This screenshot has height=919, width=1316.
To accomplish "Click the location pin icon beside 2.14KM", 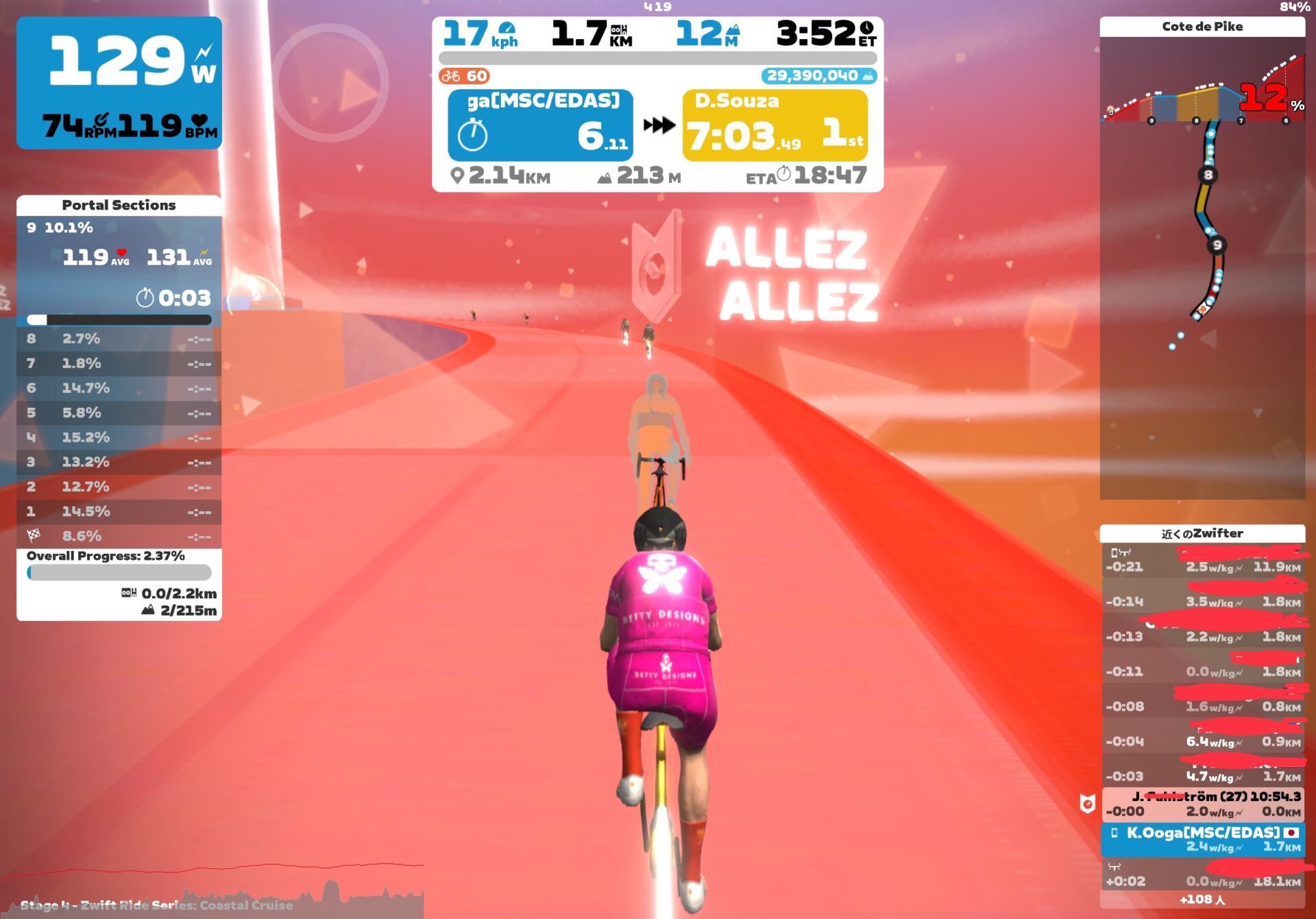I will tap(456, 177).
